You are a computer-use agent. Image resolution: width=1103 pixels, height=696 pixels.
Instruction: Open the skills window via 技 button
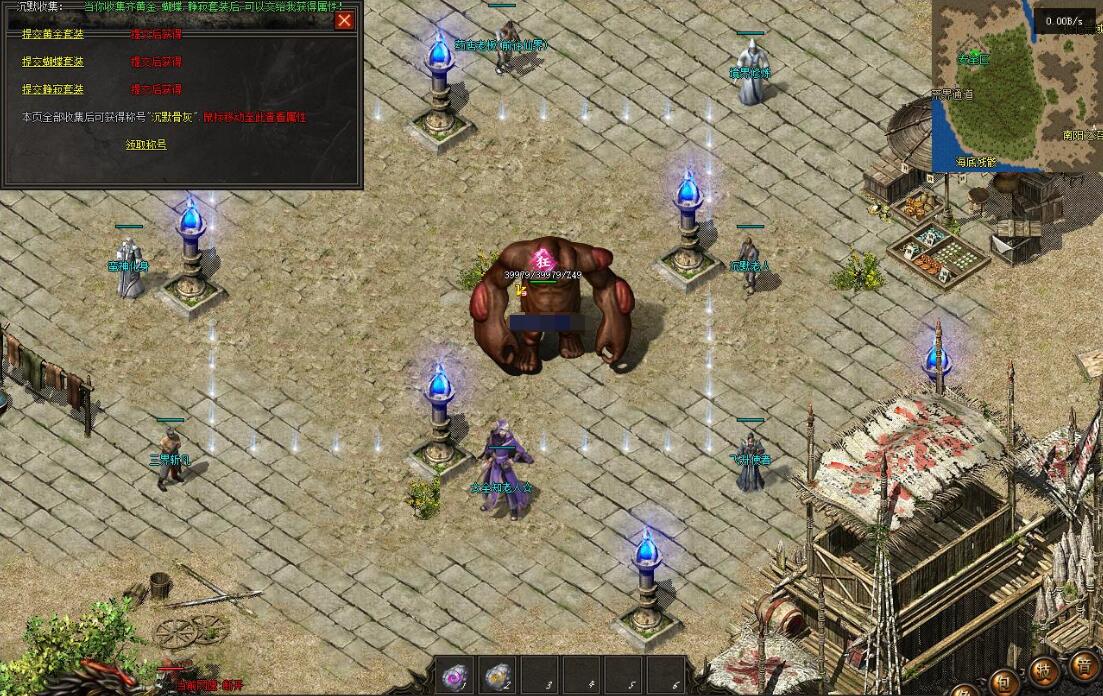1044,672
